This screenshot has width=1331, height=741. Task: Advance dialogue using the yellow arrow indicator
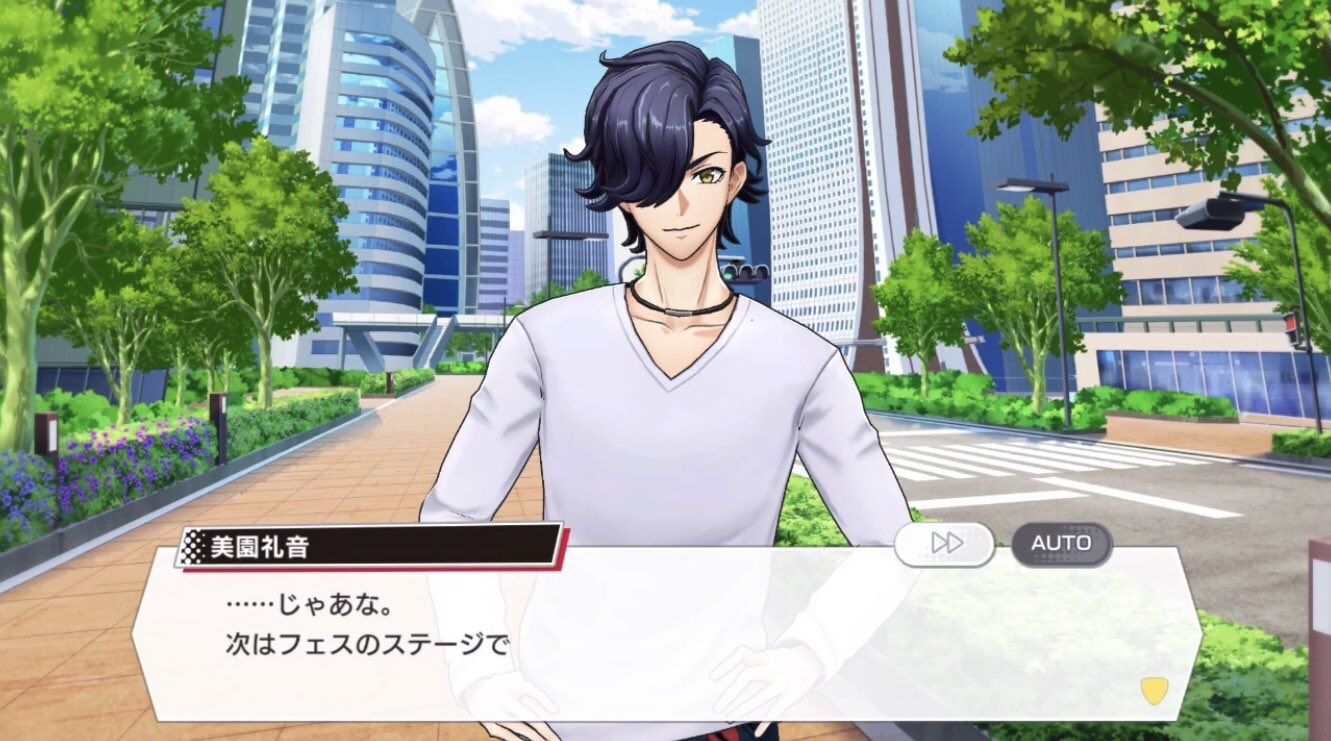(1153, 690)
